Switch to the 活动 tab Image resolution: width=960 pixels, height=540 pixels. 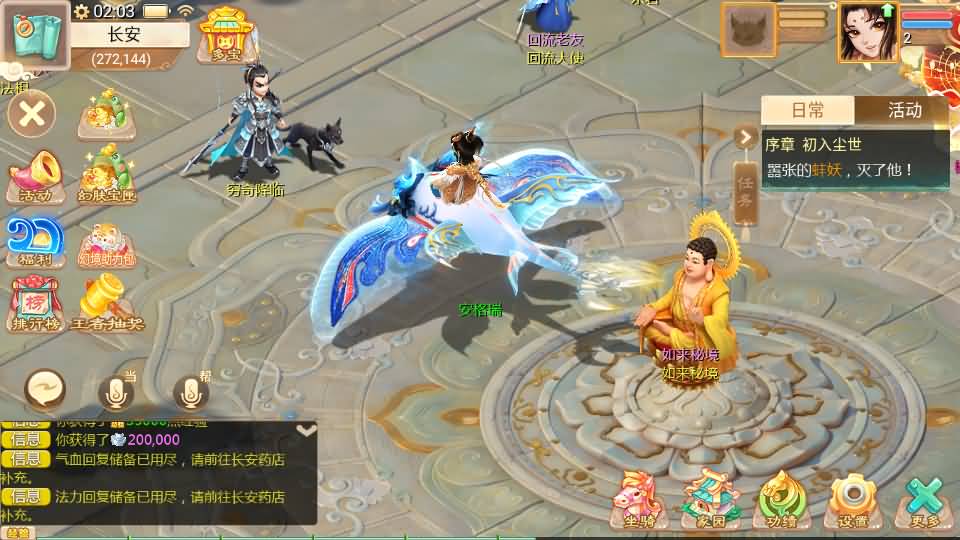902,110
